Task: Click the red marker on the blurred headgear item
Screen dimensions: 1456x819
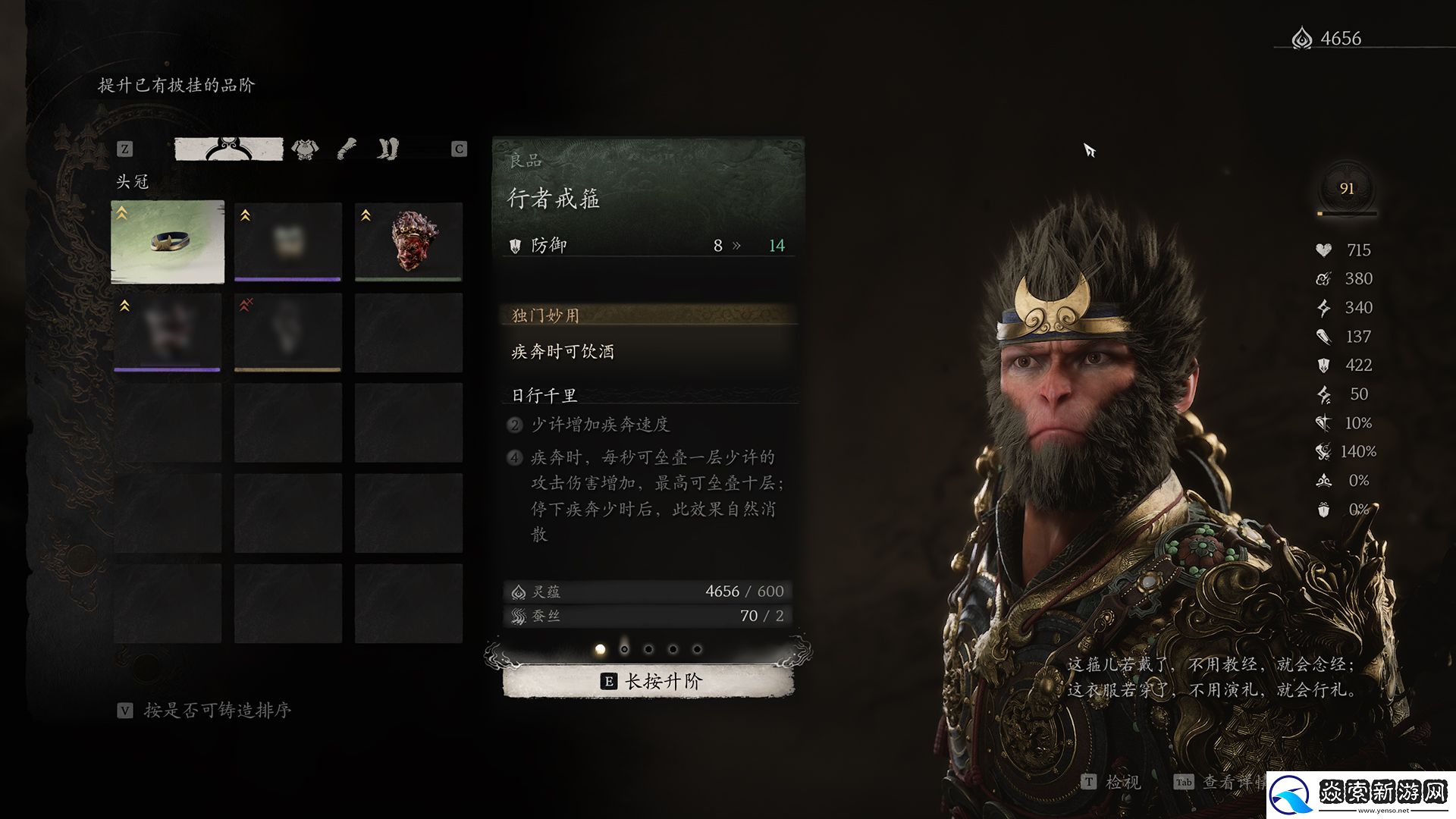Action: pyautogui.click(x=246, y=302)
